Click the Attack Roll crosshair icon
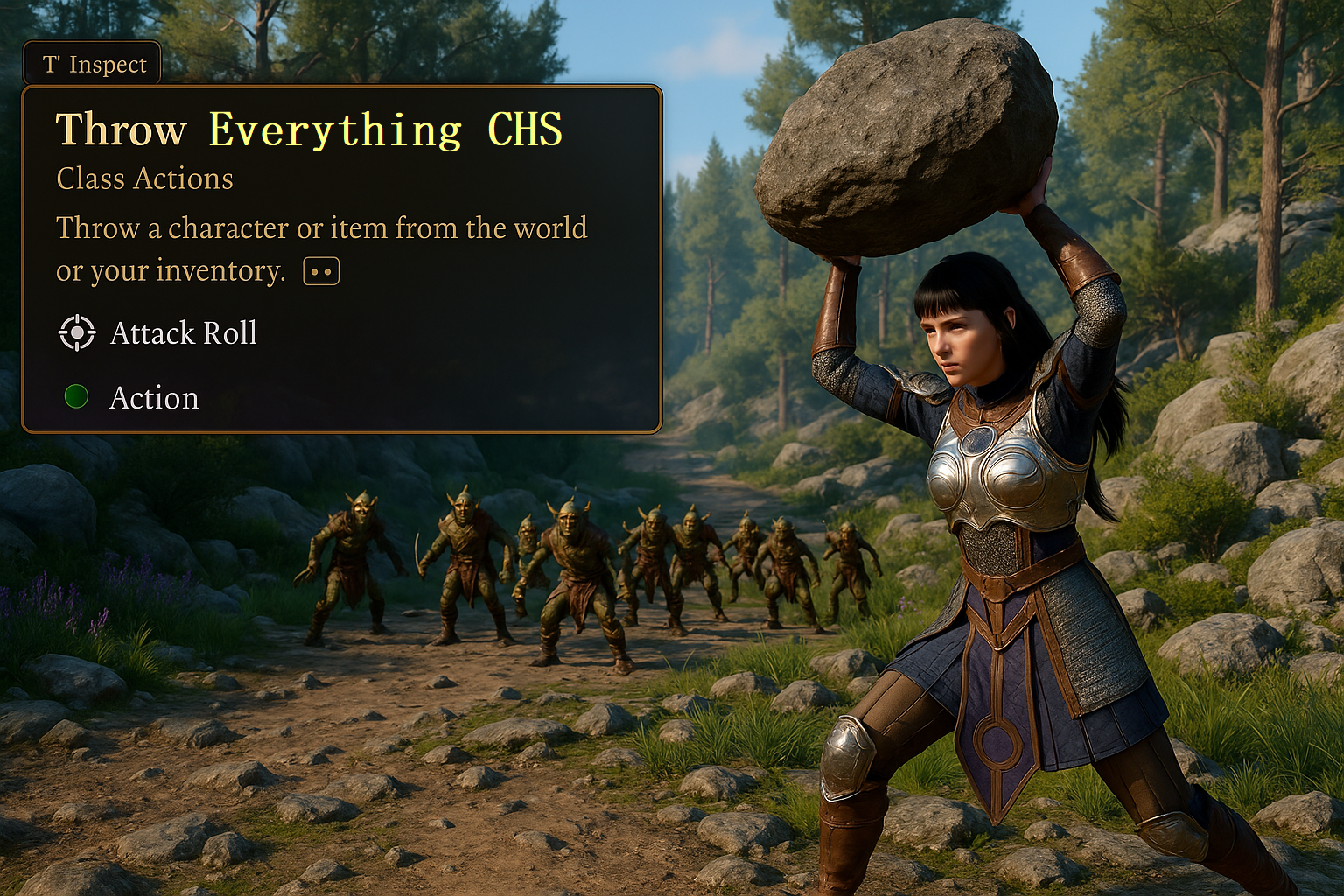 [x=77, y=333]
